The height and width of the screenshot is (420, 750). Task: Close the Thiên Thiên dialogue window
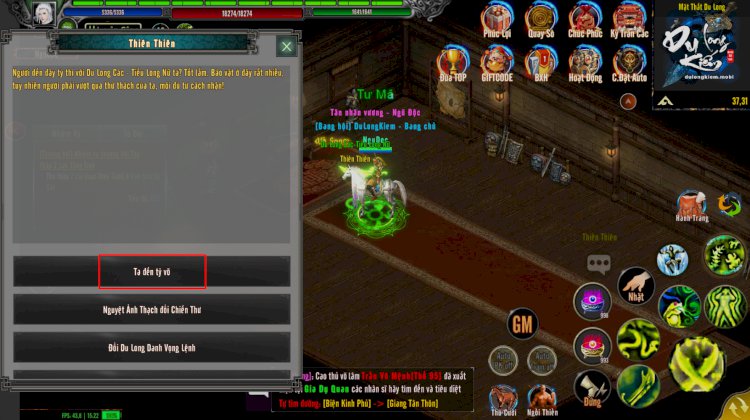click(286, 46)
